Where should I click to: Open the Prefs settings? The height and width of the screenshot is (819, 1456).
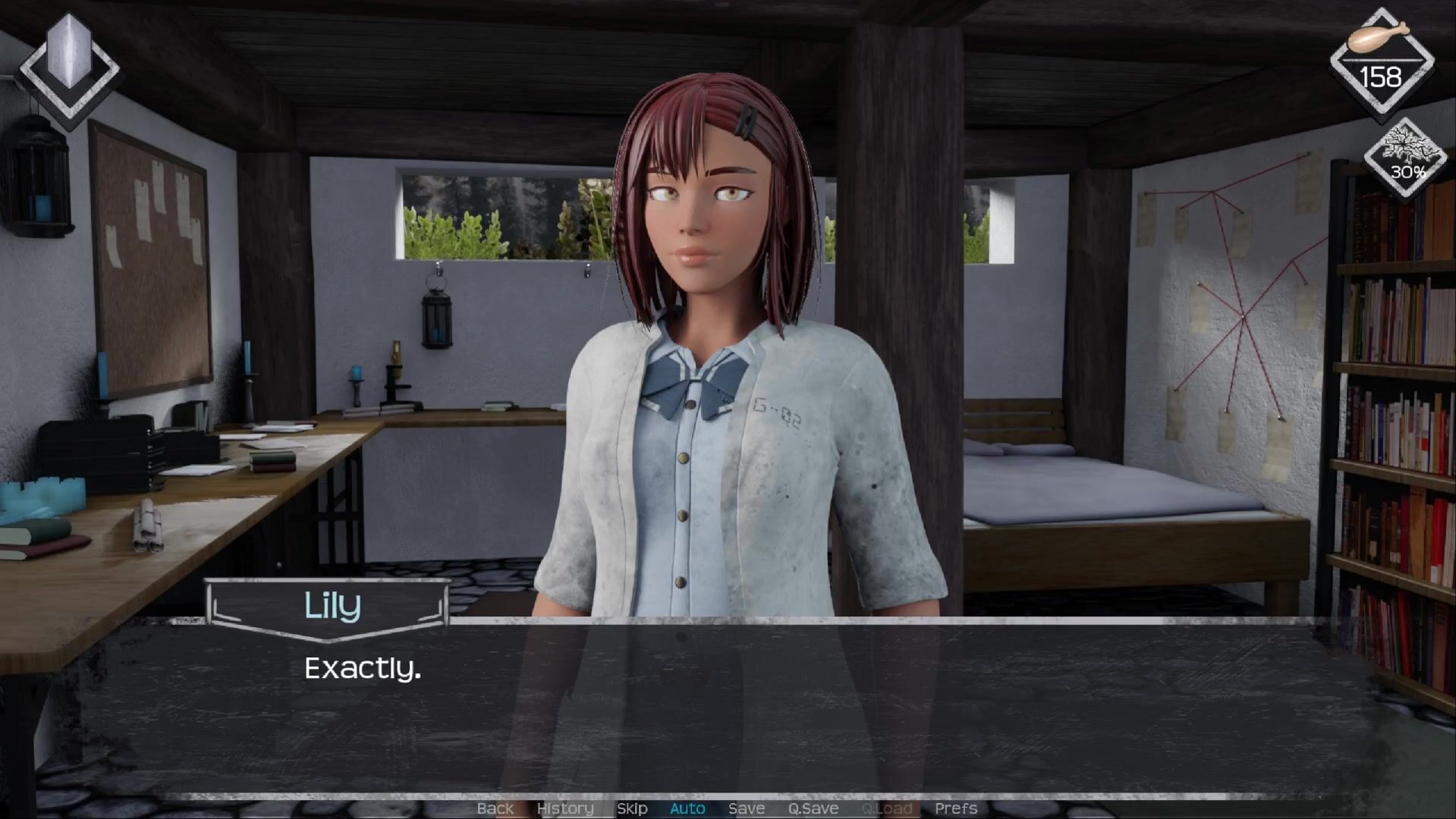(955, 808)
